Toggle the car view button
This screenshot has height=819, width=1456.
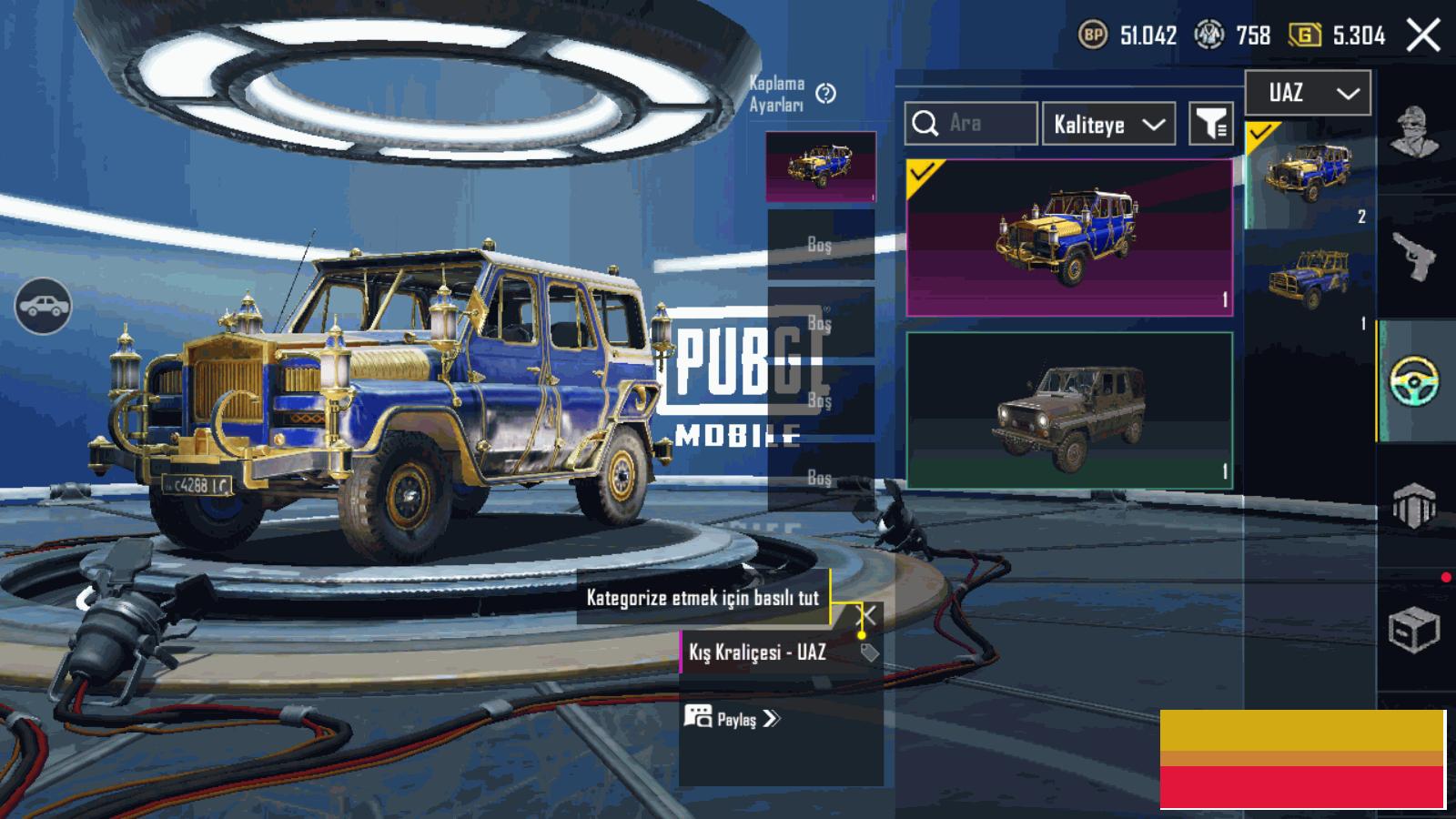point(43,307)
